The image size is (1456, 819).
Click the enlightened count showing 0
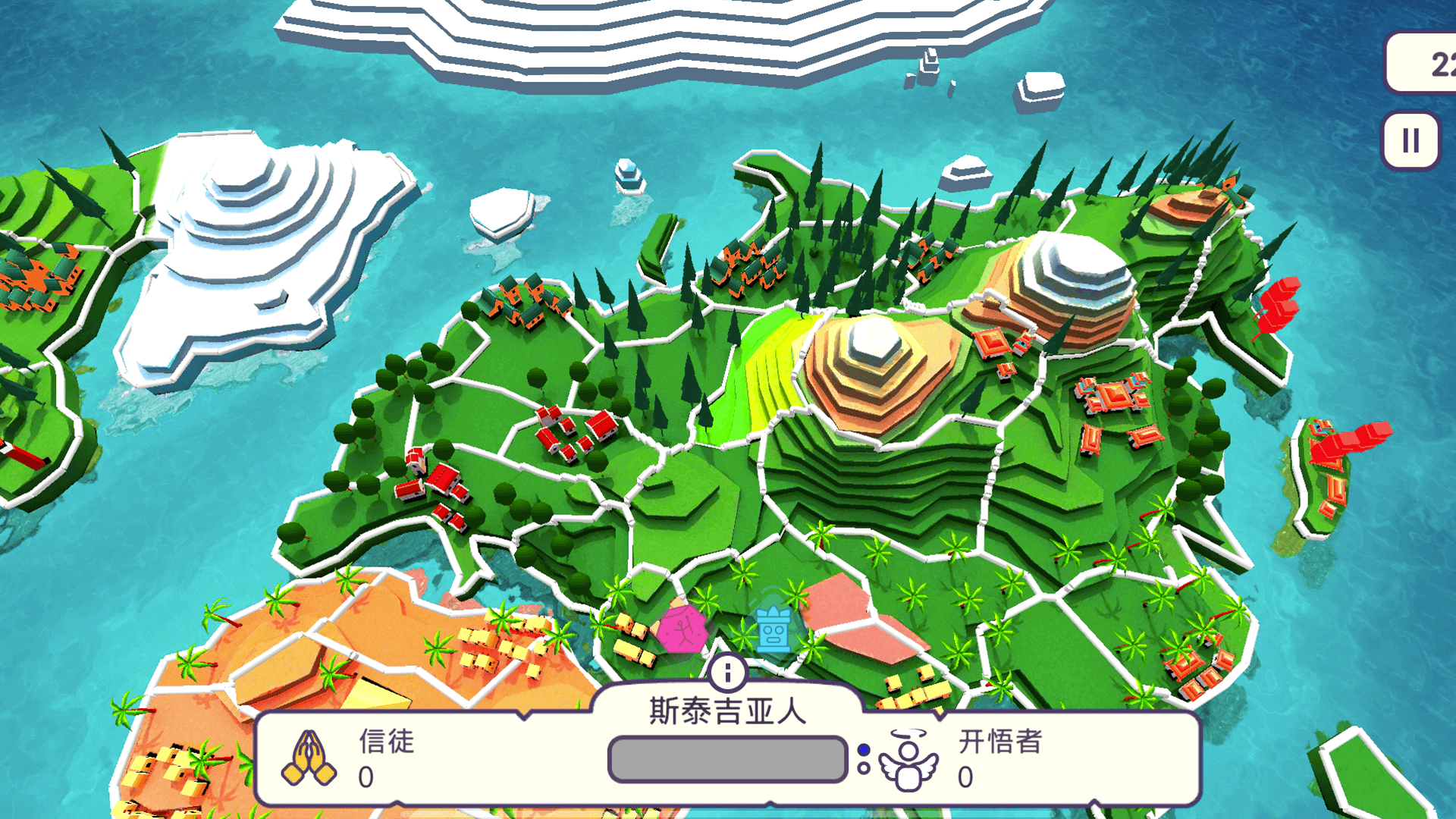pyautogui.click(x=965, y=777)
